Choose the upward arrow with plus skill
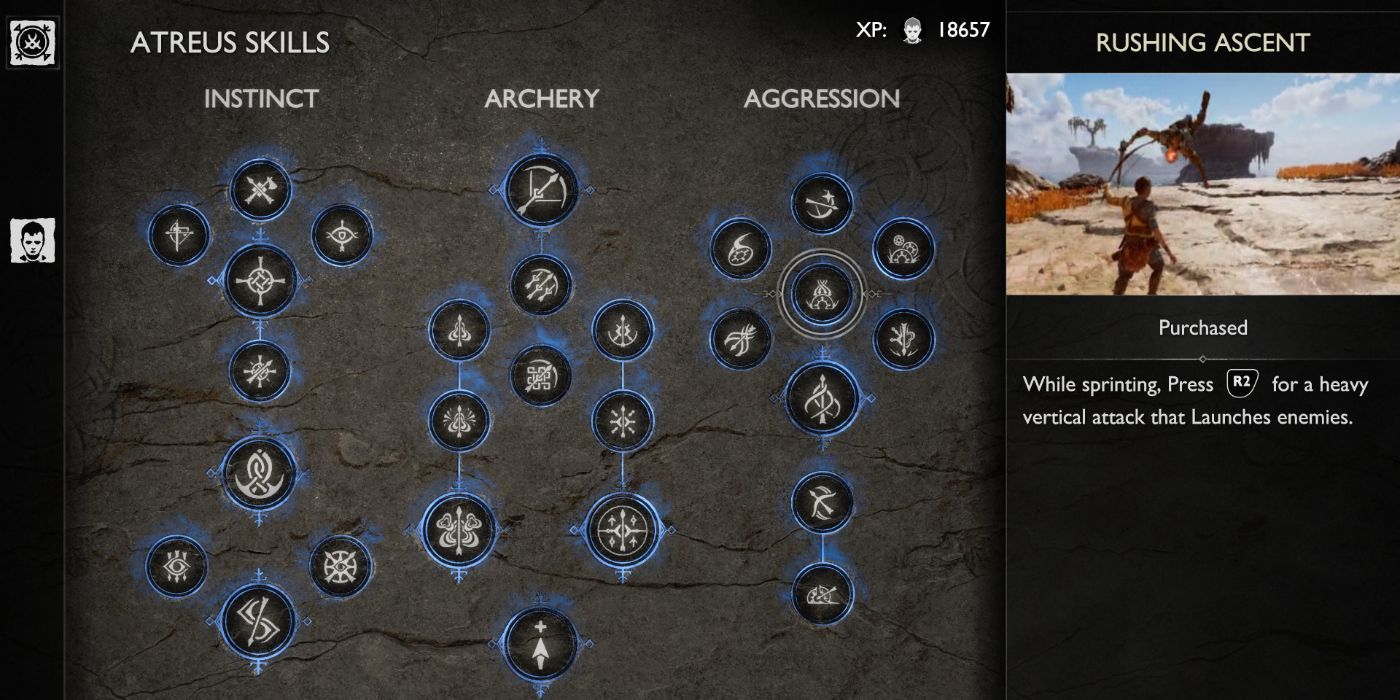The width and height of the screenshot is (1400, 700). (x=540, y=643)
